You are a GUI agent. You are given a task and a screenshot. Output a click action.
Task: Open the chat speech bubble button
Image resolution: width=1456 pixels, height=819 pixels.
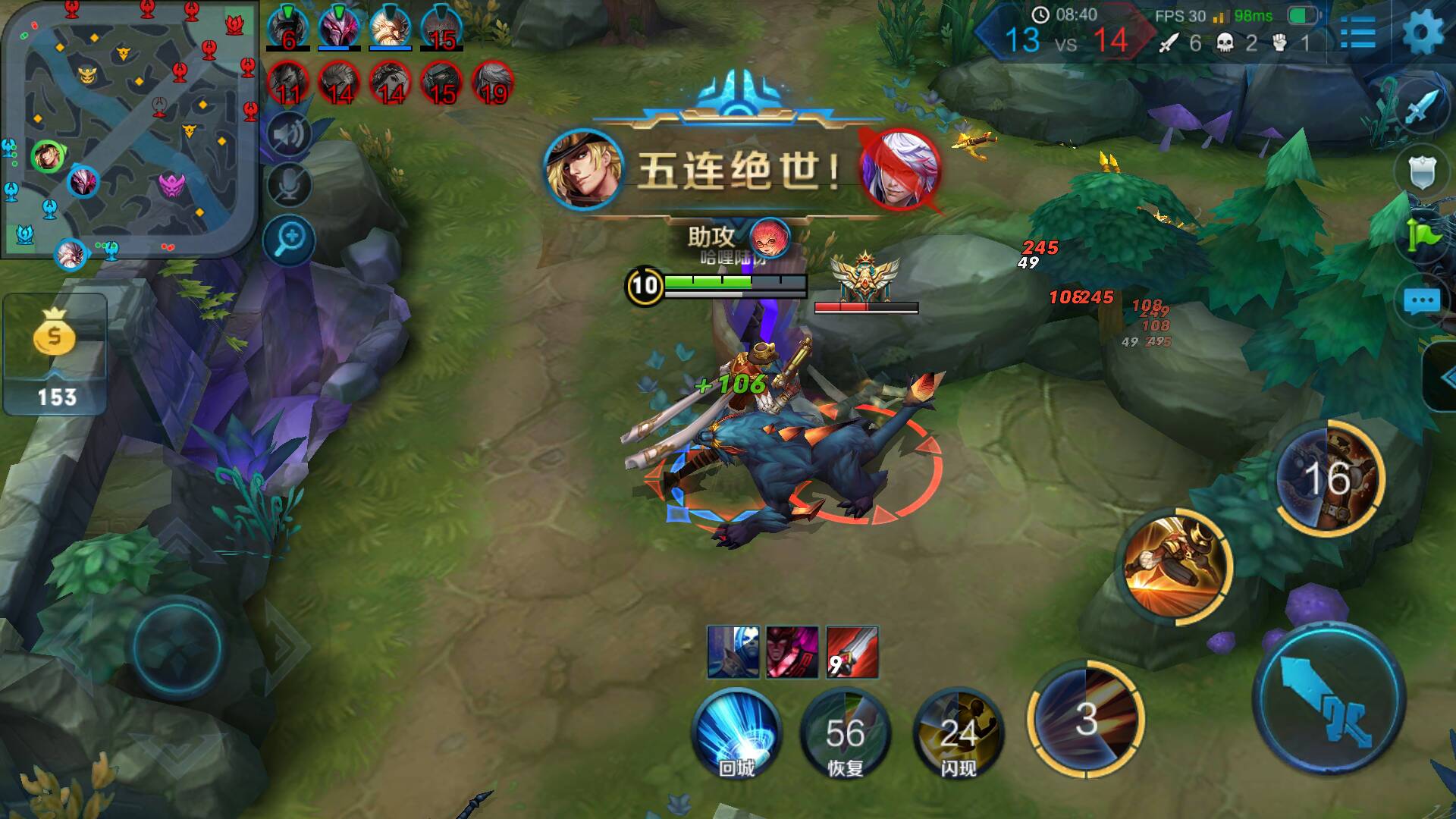point(1421,301)
